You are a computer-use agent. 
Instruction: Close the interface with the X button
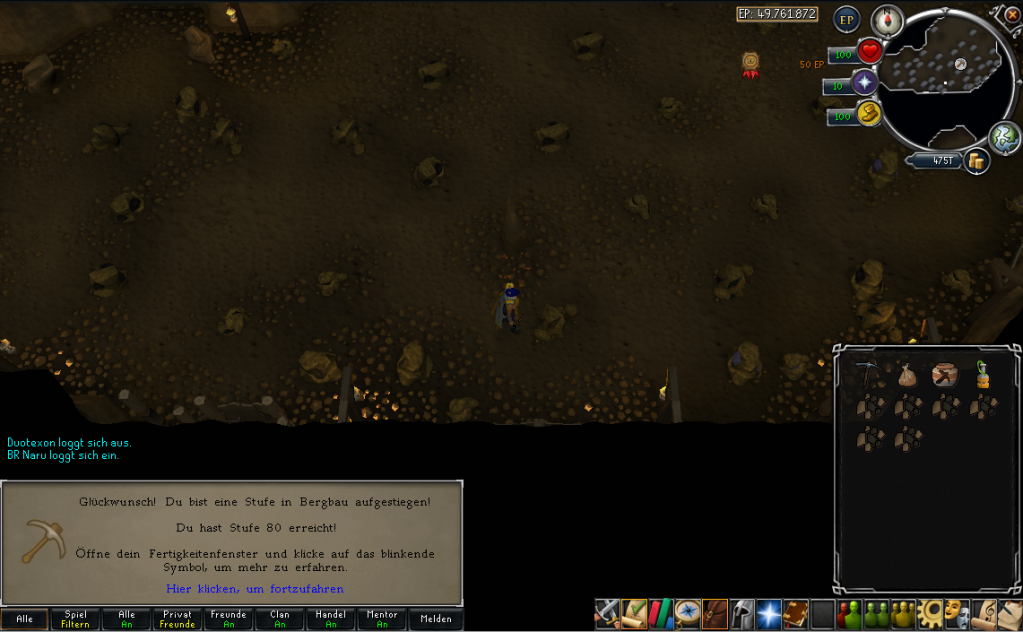click(1012, 15)
